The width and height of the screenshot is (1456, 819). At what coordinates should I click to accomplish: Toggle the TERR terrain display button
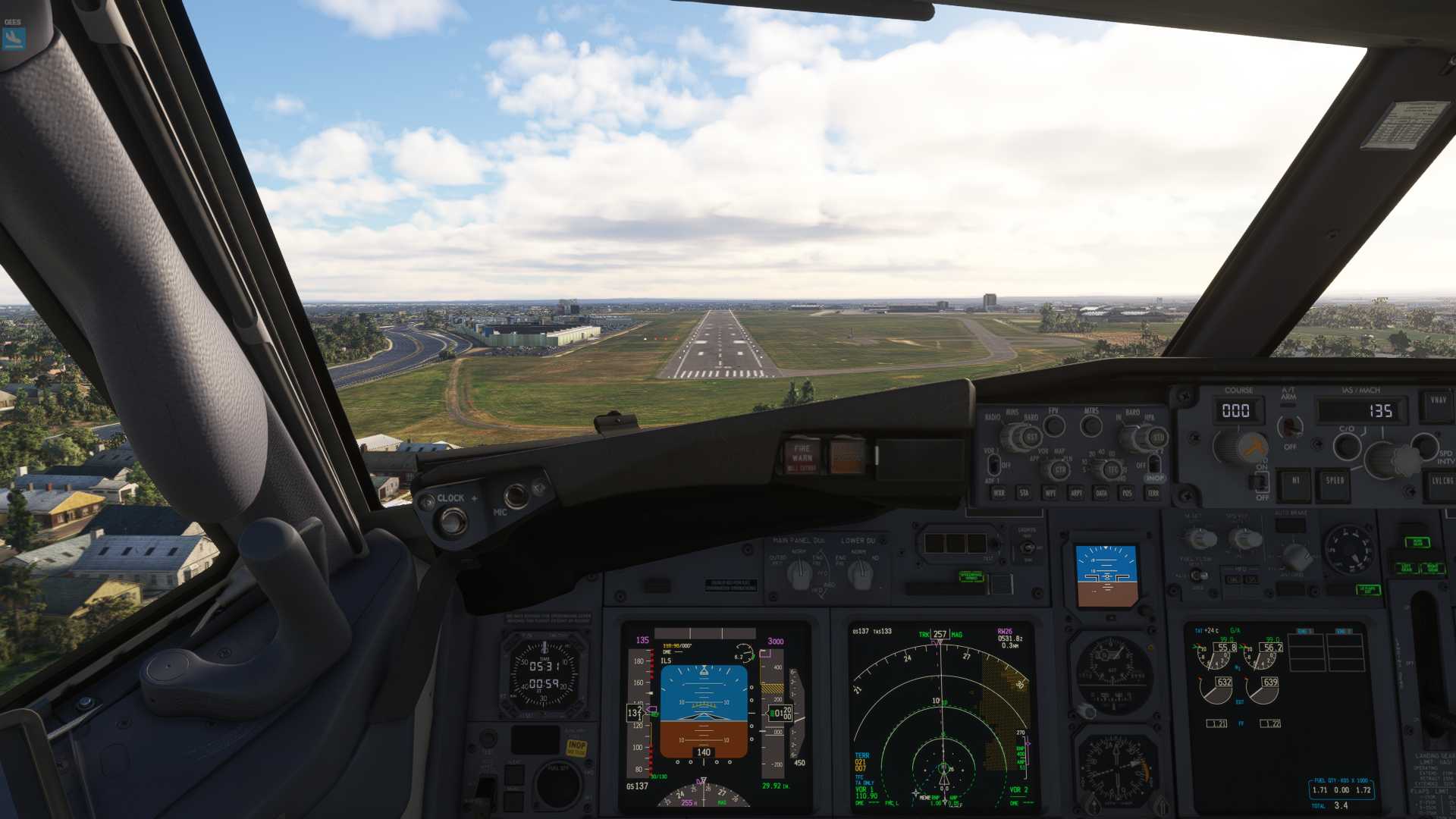pyautogui.click(x=1153, y=493)
